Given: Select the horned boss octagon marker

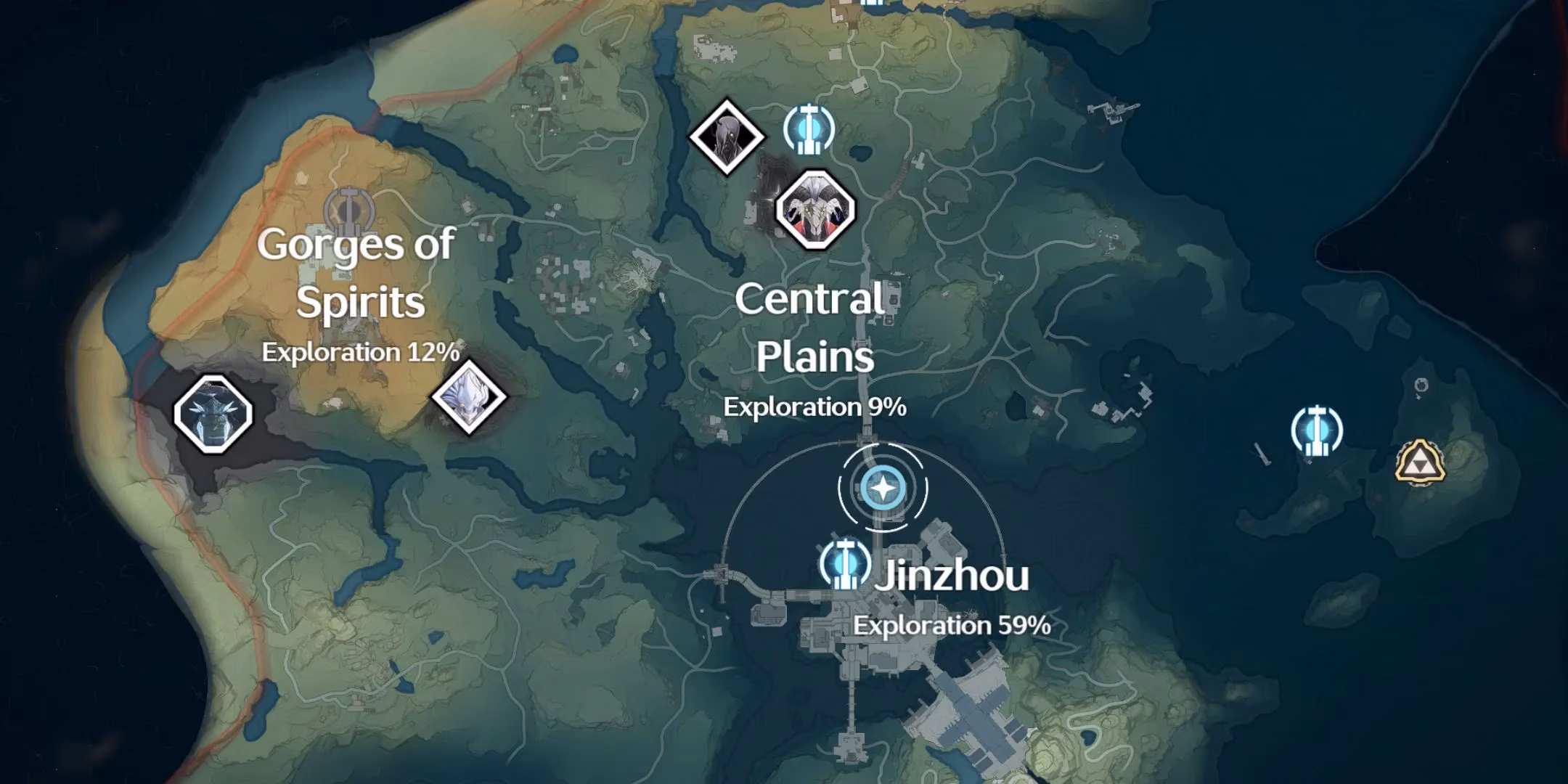Looking at the screenshot, I should pyautogui.click(x=815, y=210).
